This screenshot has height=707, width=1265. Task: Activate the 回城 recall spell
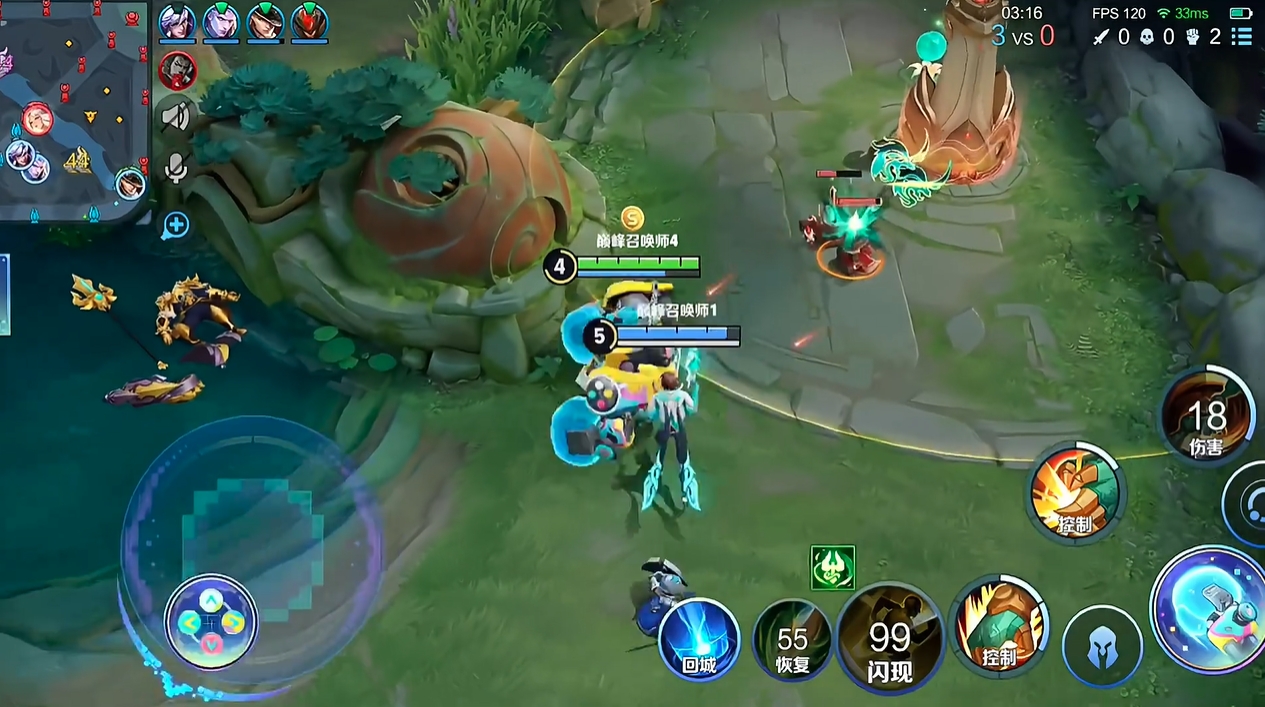click(699, 640)
